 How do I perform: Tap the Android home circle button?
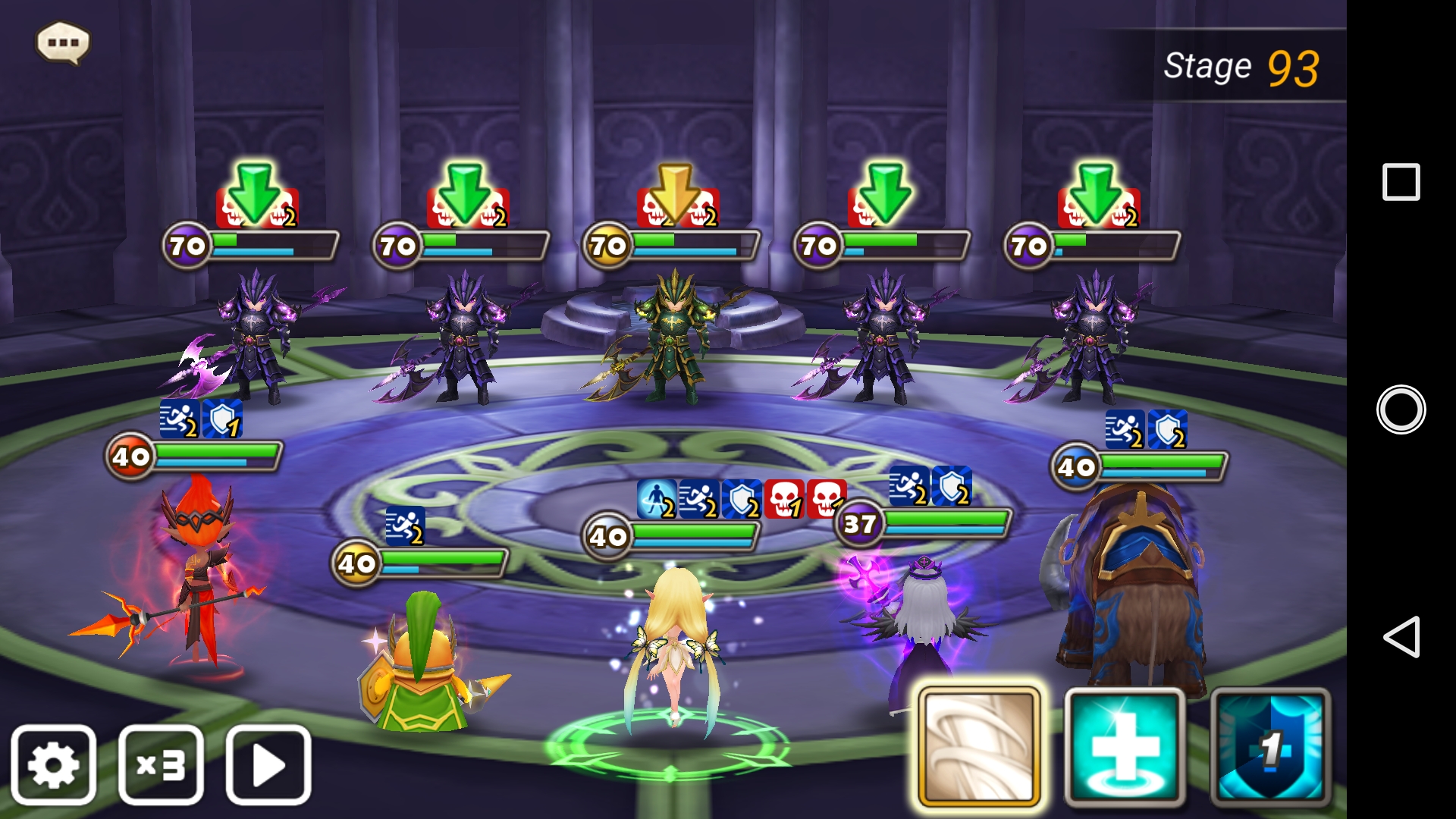(1401, 409)
